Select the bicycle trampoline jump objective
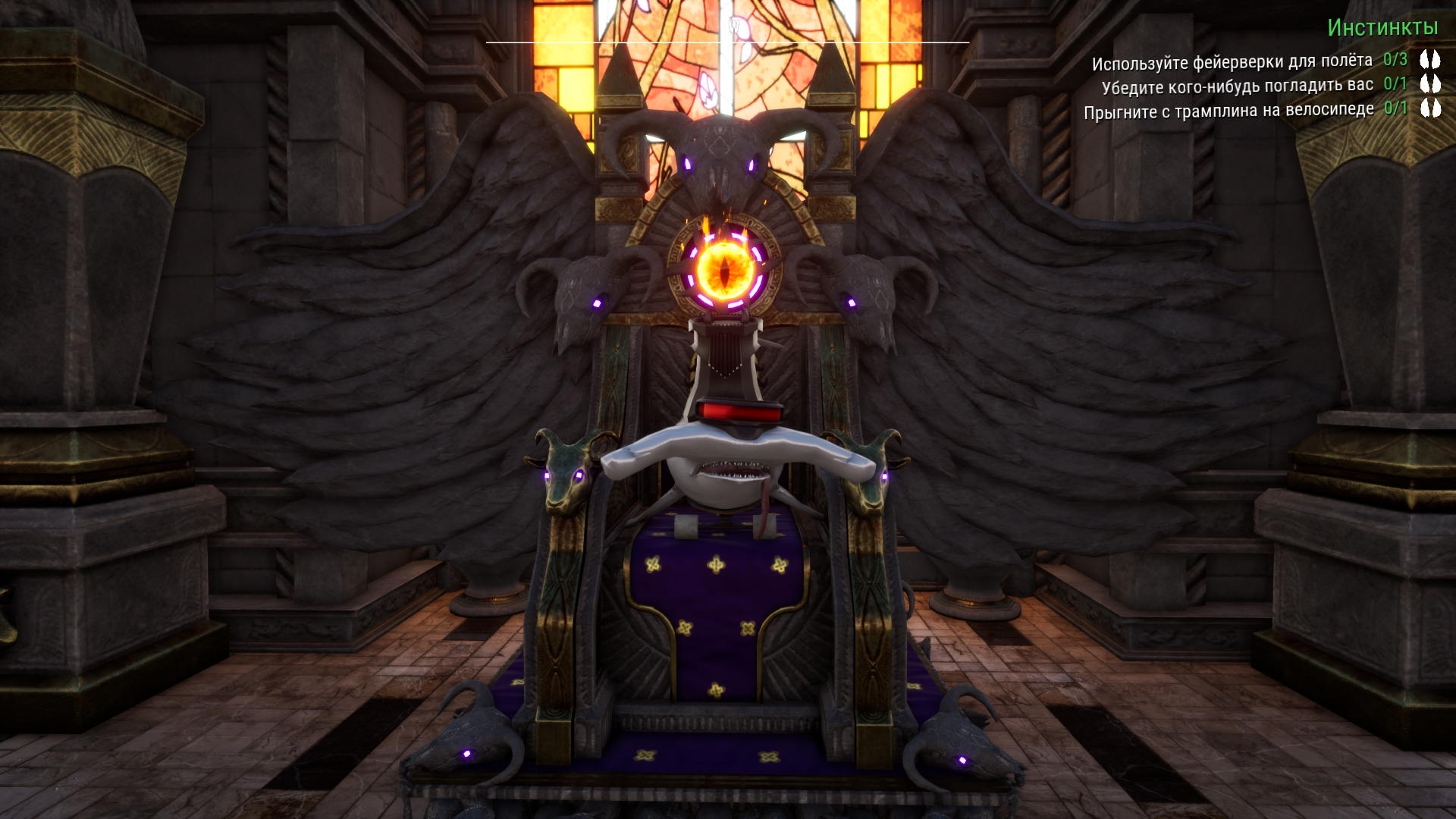Screen dimensions: 1456x819 click(1228, 111)
